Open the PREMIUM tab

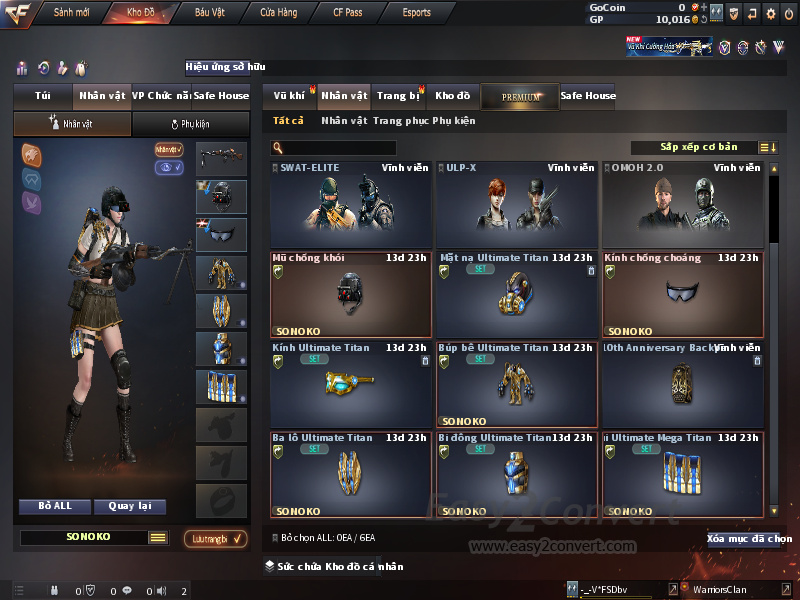click(520, 97)
